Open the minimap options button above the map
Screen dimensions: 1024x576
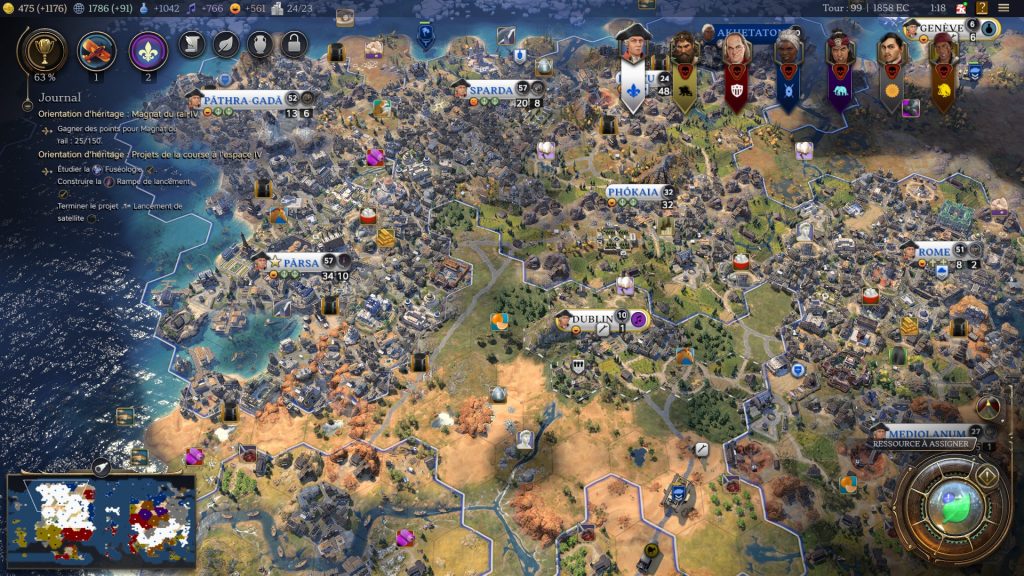(102, 465)
